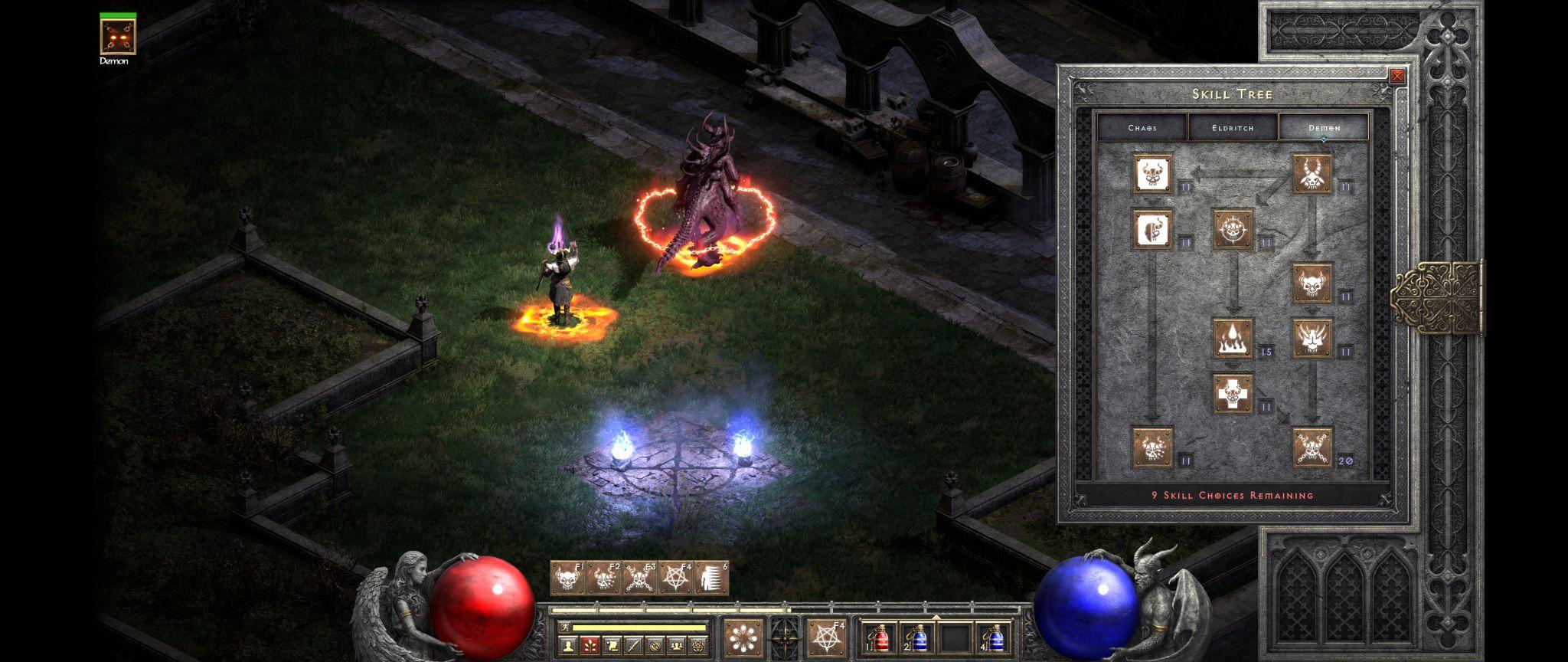1568x662 pixels.
Task: Open the character sheet mini-panel button
Action: pos(568,647)
